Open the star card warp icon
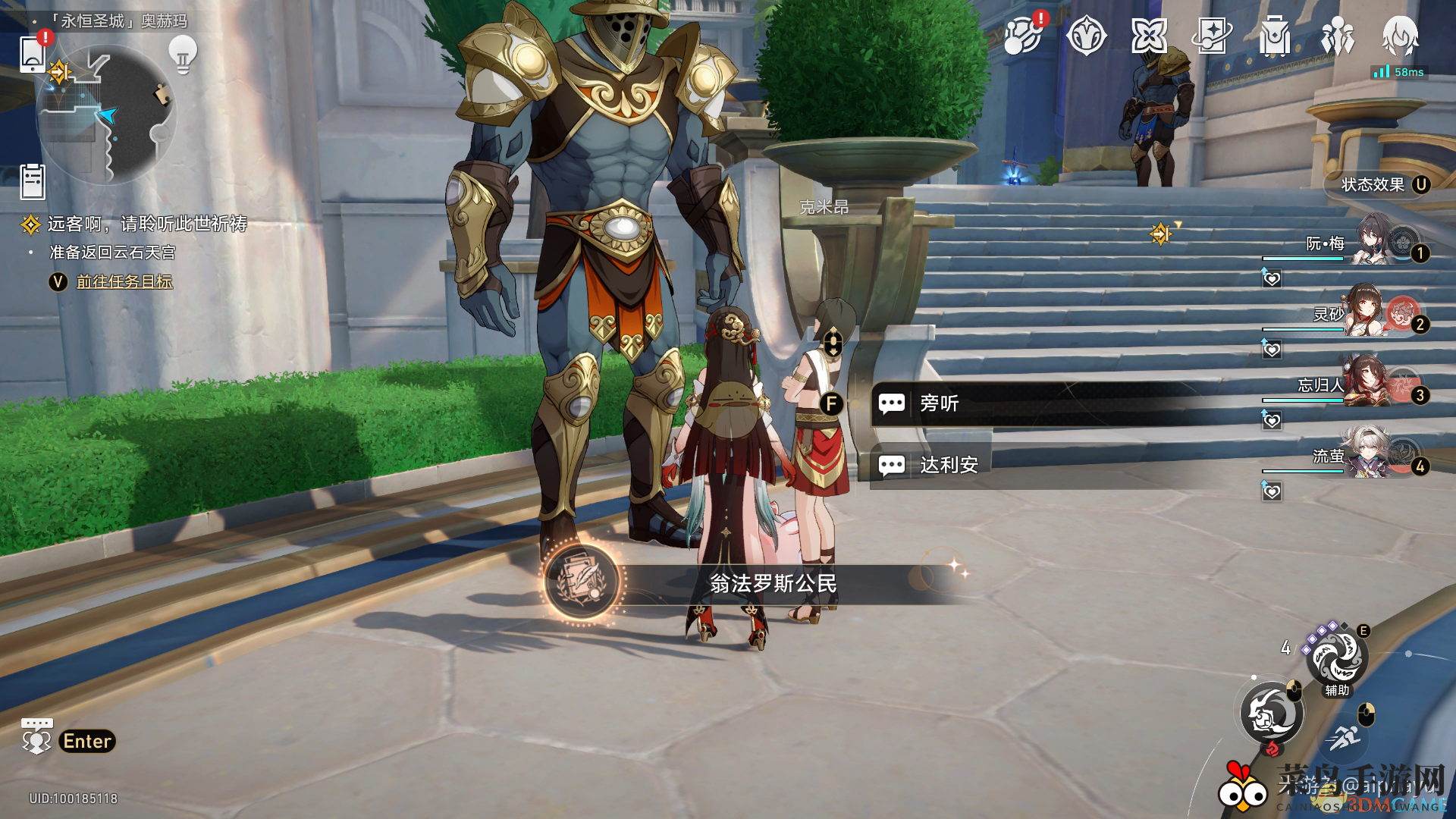The height and width of the screenshot is (819, 1456). (x=1211, y=36)
